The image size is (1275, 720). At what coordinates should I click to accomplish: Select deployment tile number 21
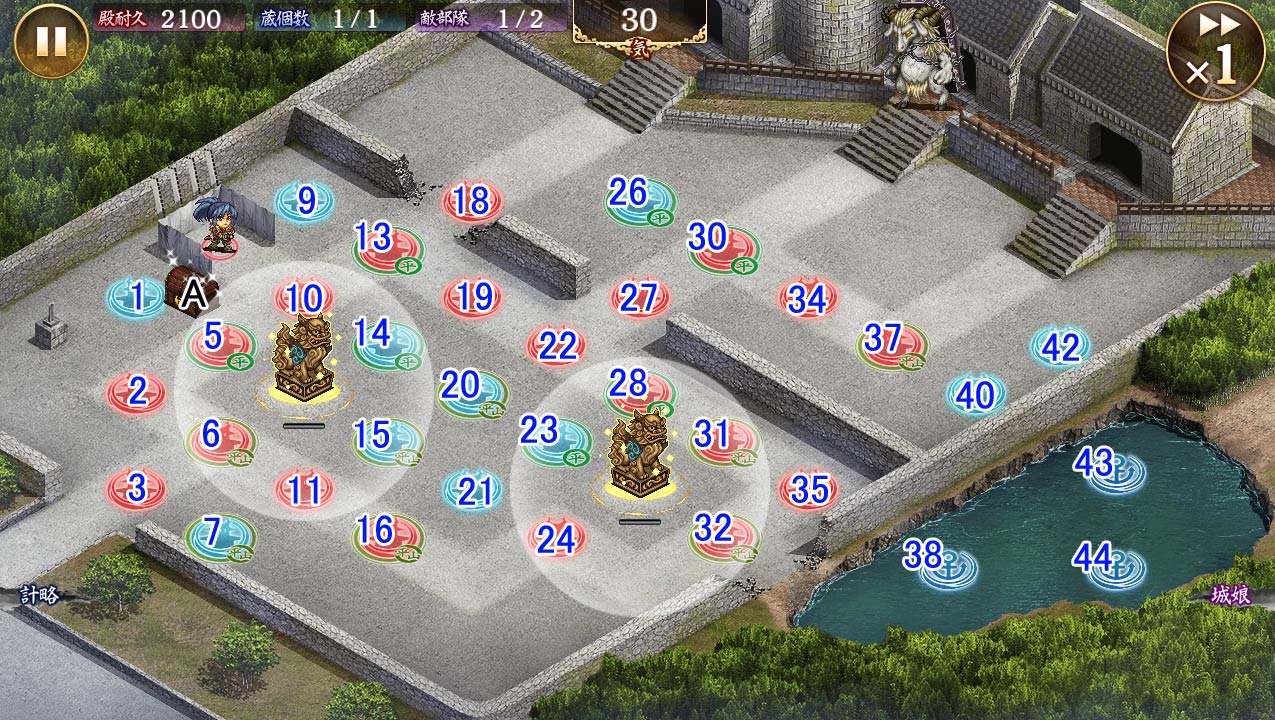[473, 491]
